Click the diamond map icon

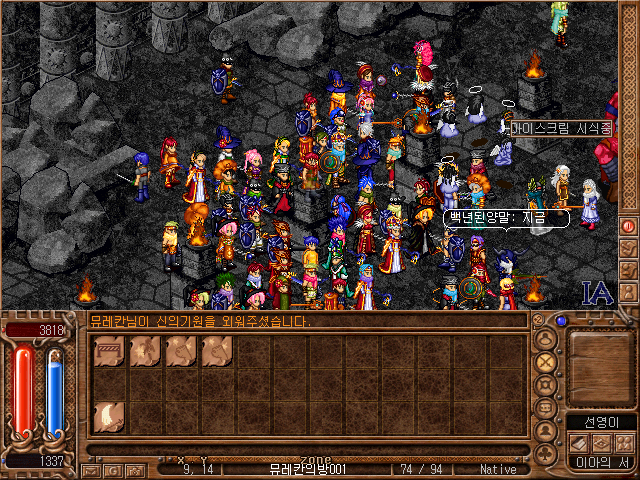tap(601, 442)
